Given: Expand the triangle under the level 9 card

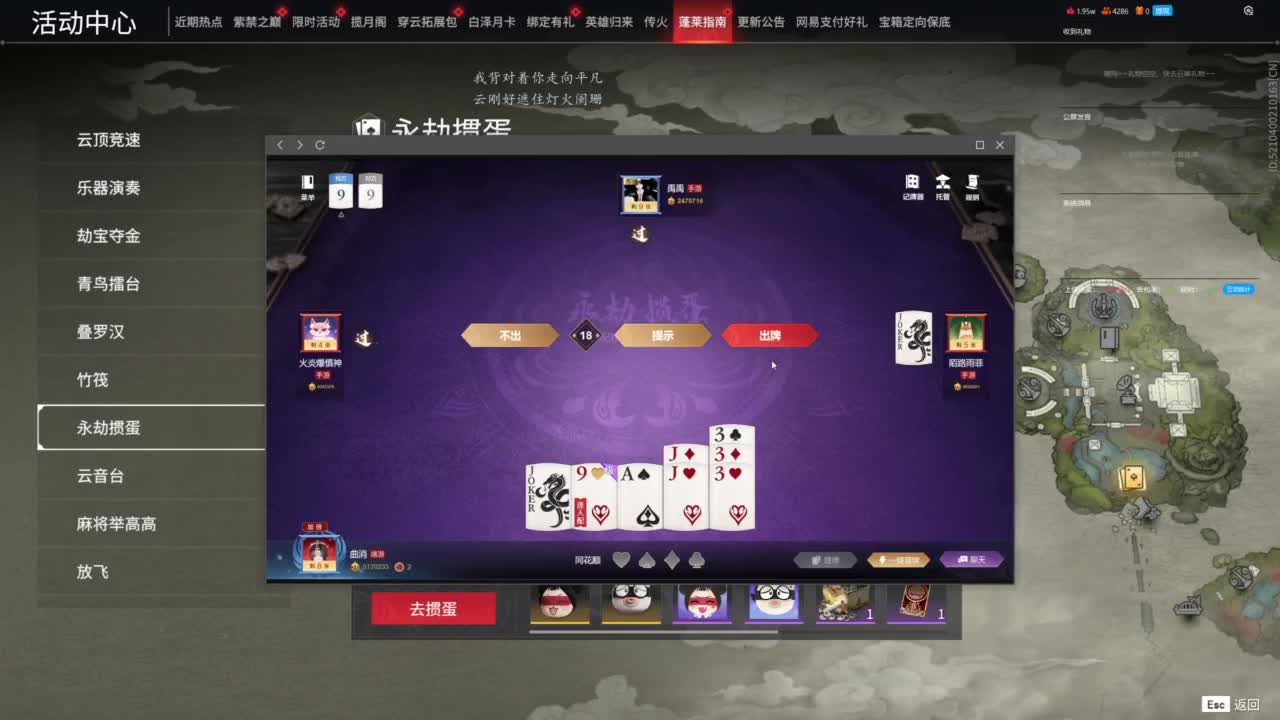Looking at the screenshot, I should (342, 215).
